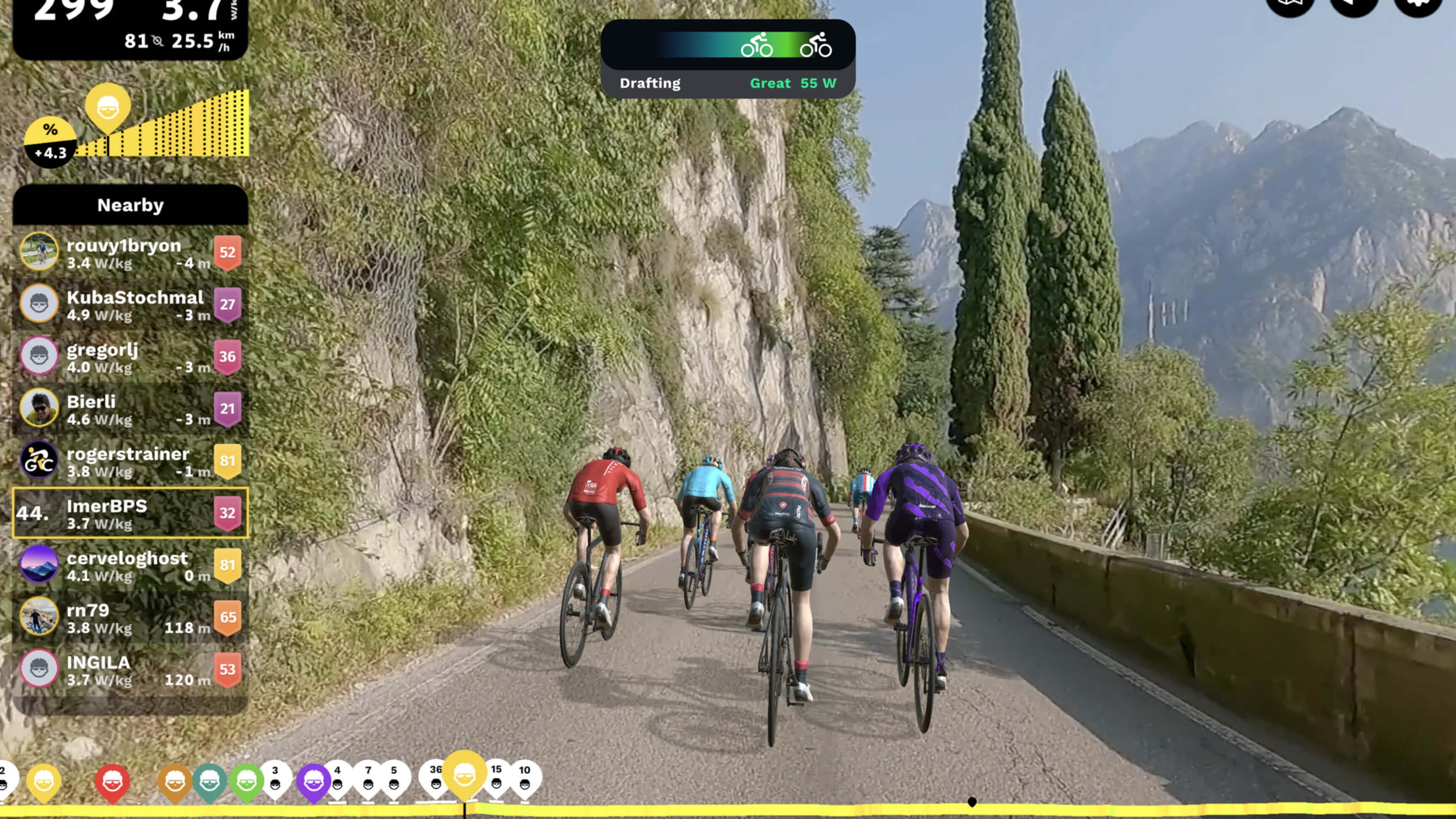The height and width of the screenshot is (819, 1456).
Task: Collapse the Nearby panel header
Action: coord(130,205)
